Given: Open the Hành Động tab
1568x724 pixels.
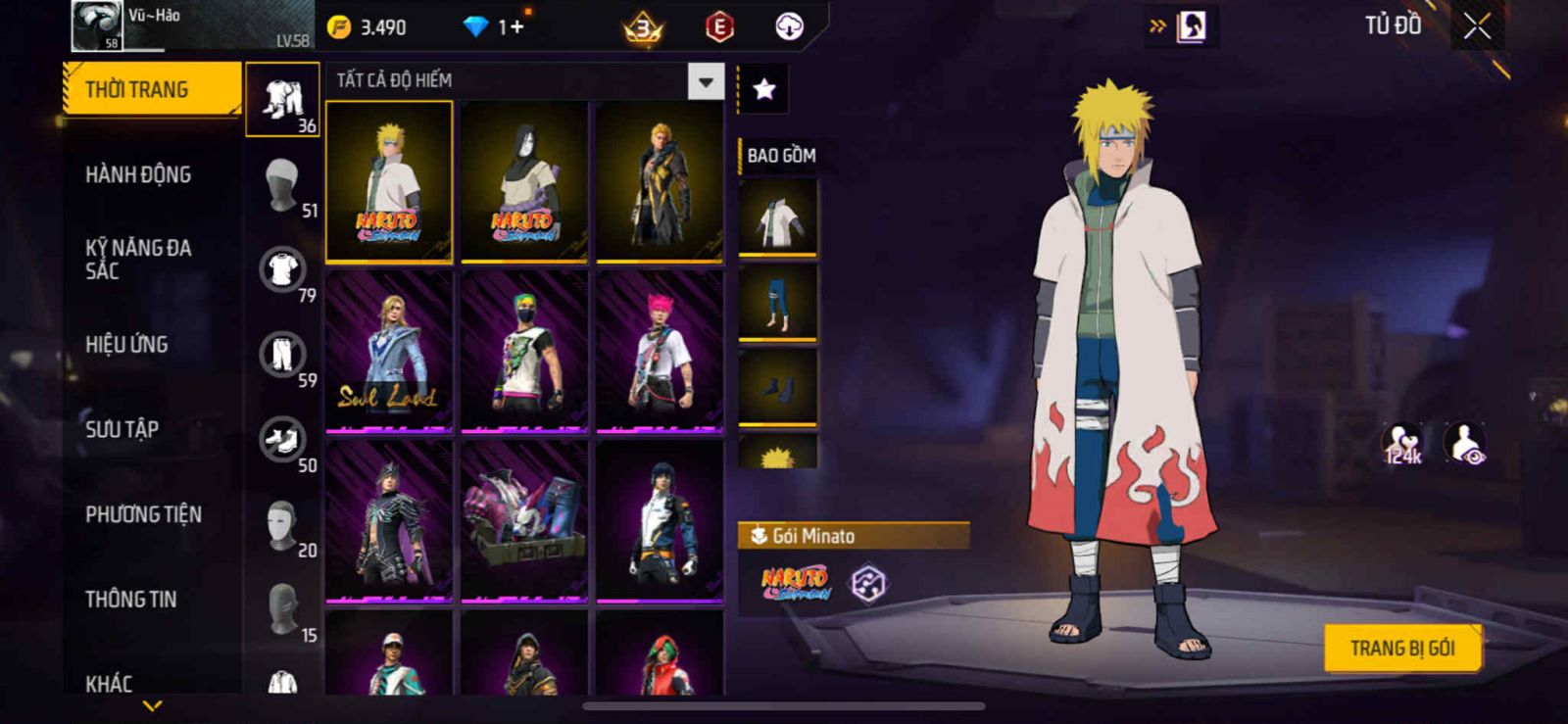Looking at the screenshot, I should (138, 174).
